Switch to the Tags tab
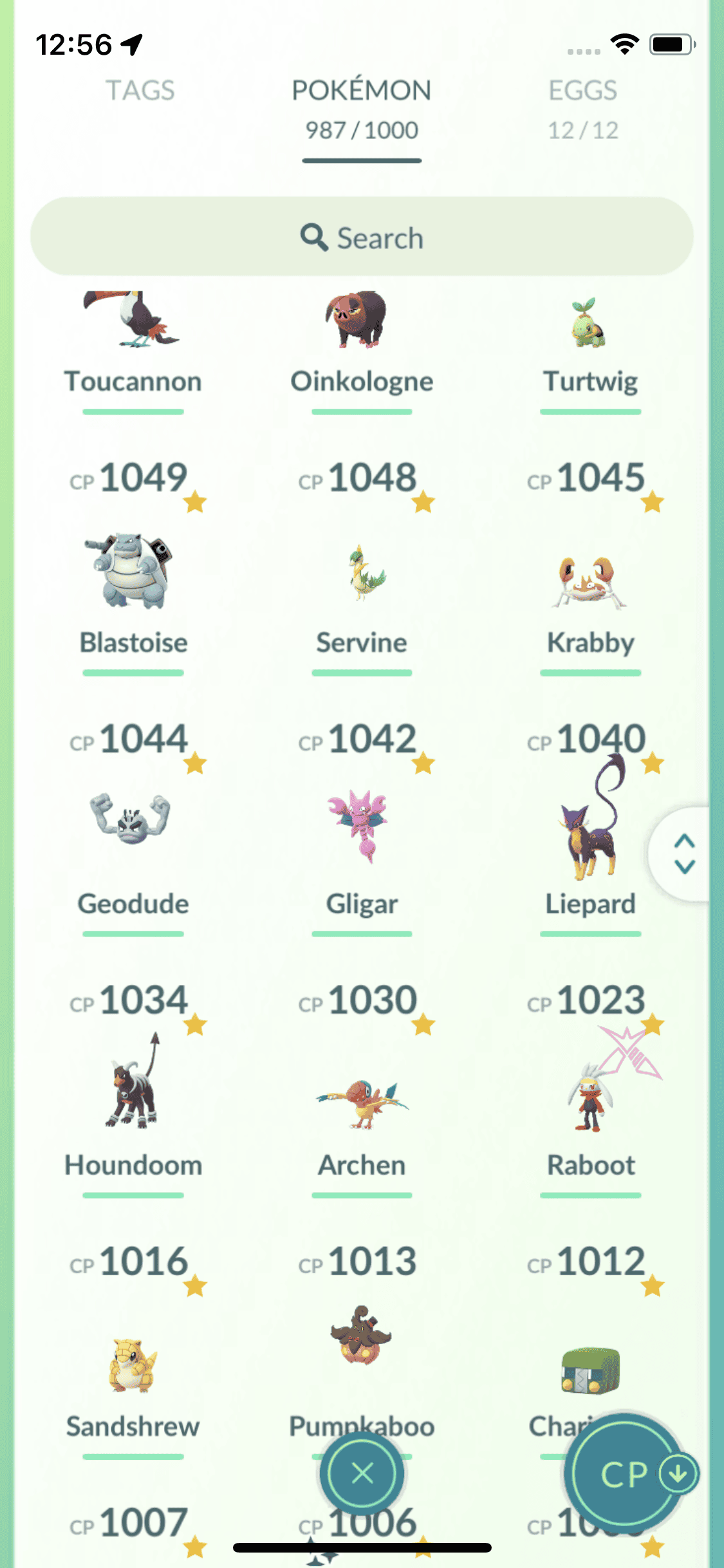Viewport: 724px width, 1568px height. [x=140, y=91]
